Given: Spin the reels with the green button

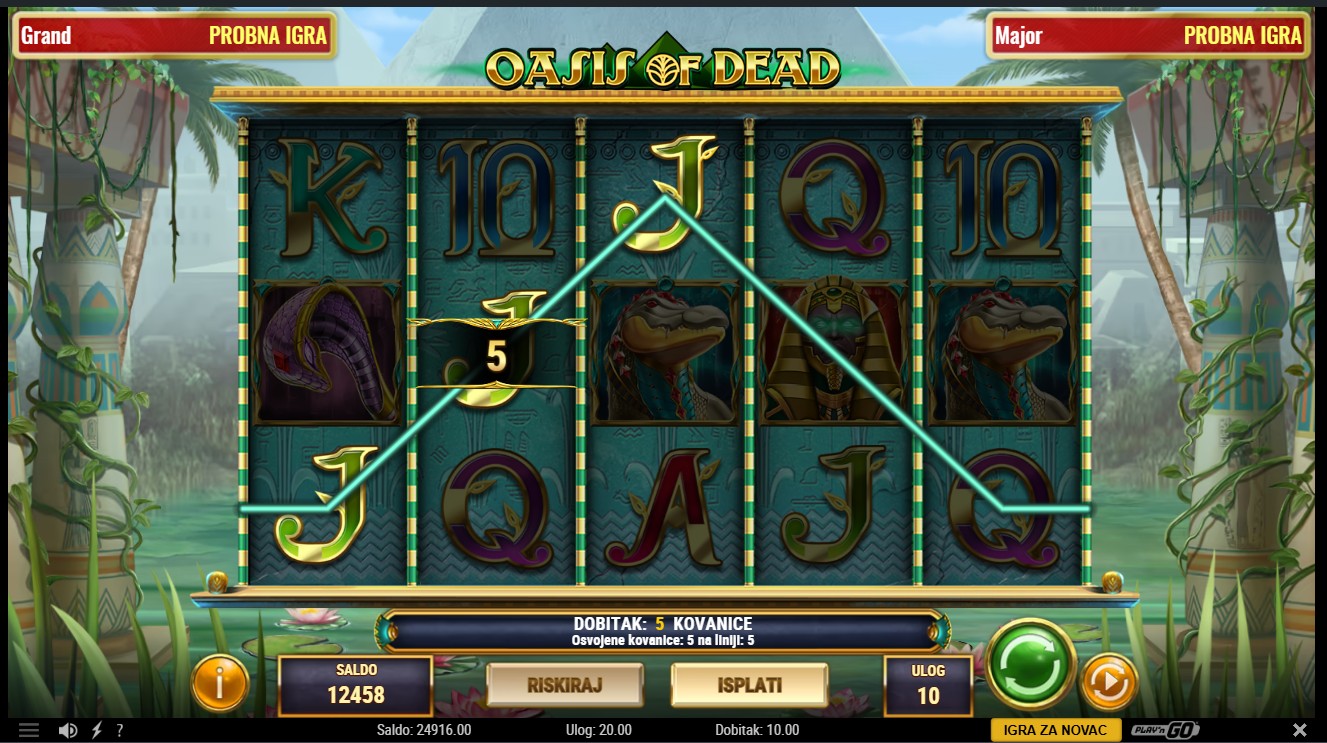Looking at the screenshot, I should pos(1030,664).
